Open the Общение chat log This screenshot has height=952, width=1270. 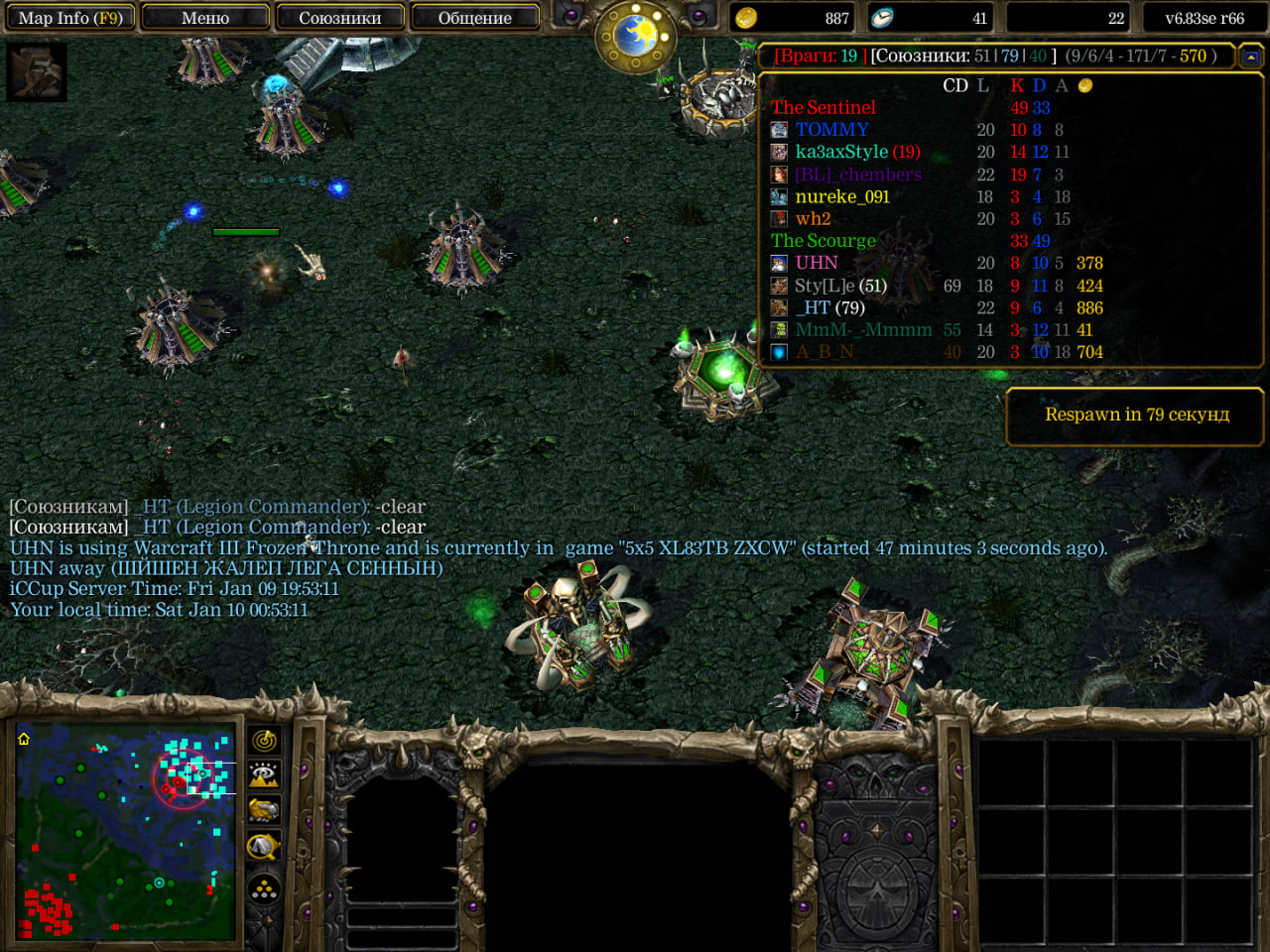click(474, 18)
